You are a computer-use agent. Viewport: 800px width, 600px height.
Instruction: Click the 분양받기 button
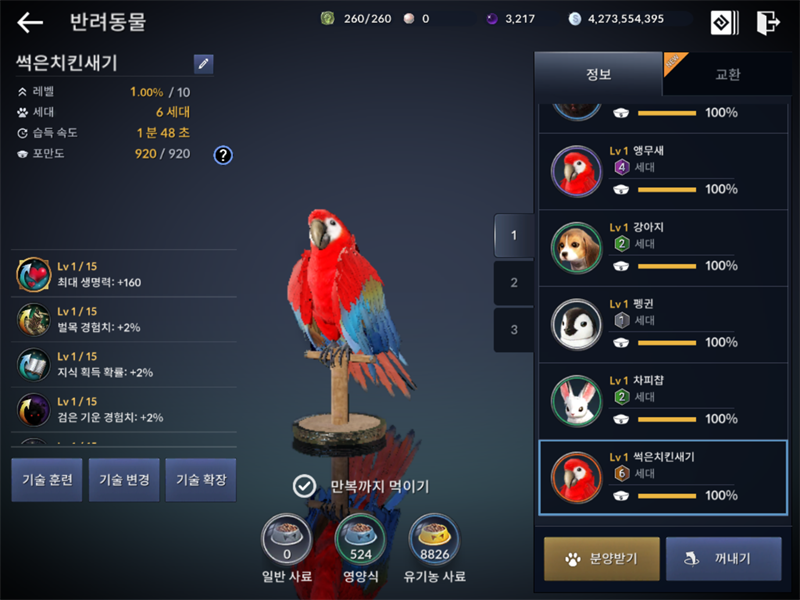tap(602, 559)
